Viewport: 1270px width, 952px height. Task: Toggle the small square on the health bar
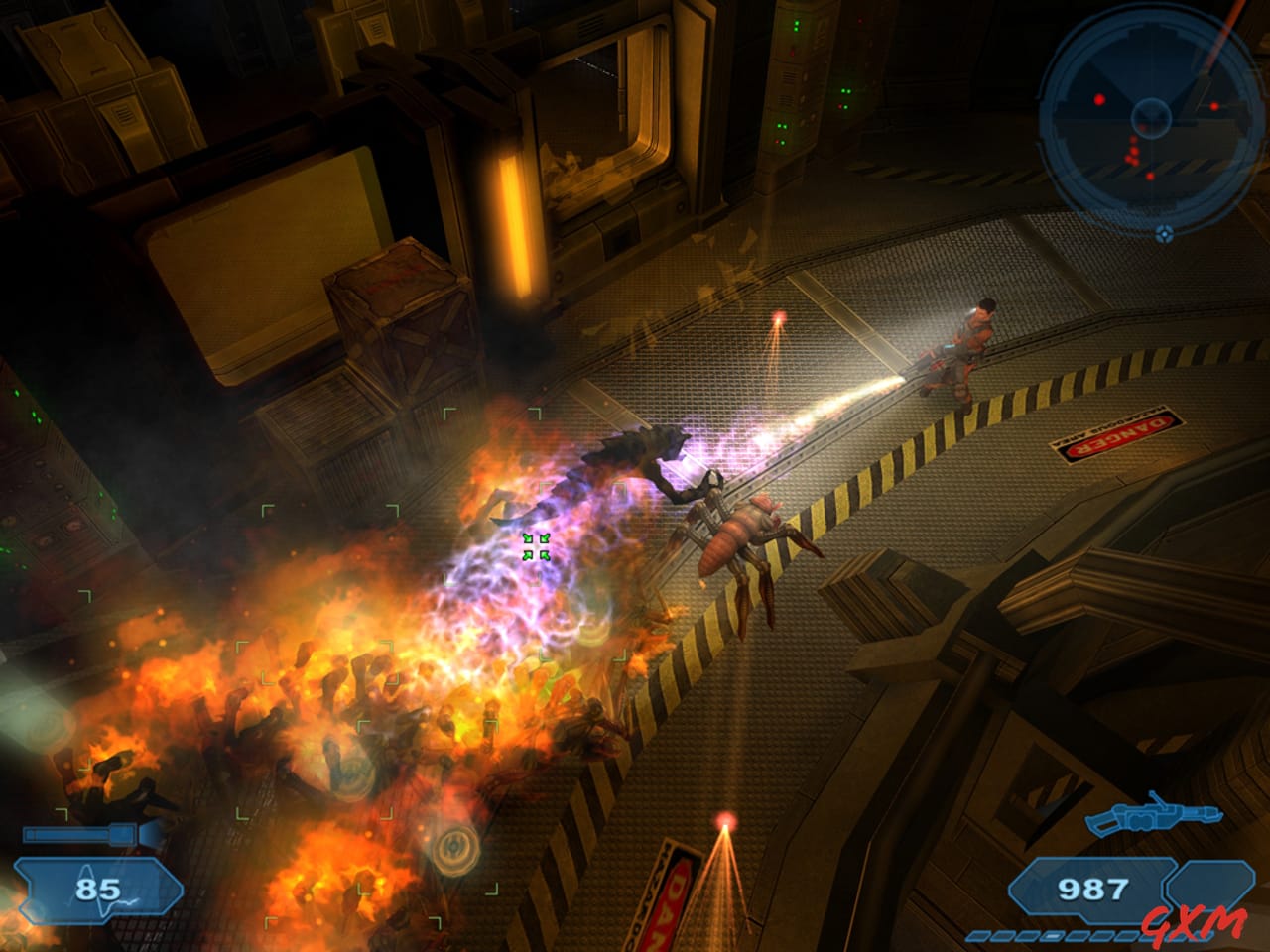(x=31, y=833)
